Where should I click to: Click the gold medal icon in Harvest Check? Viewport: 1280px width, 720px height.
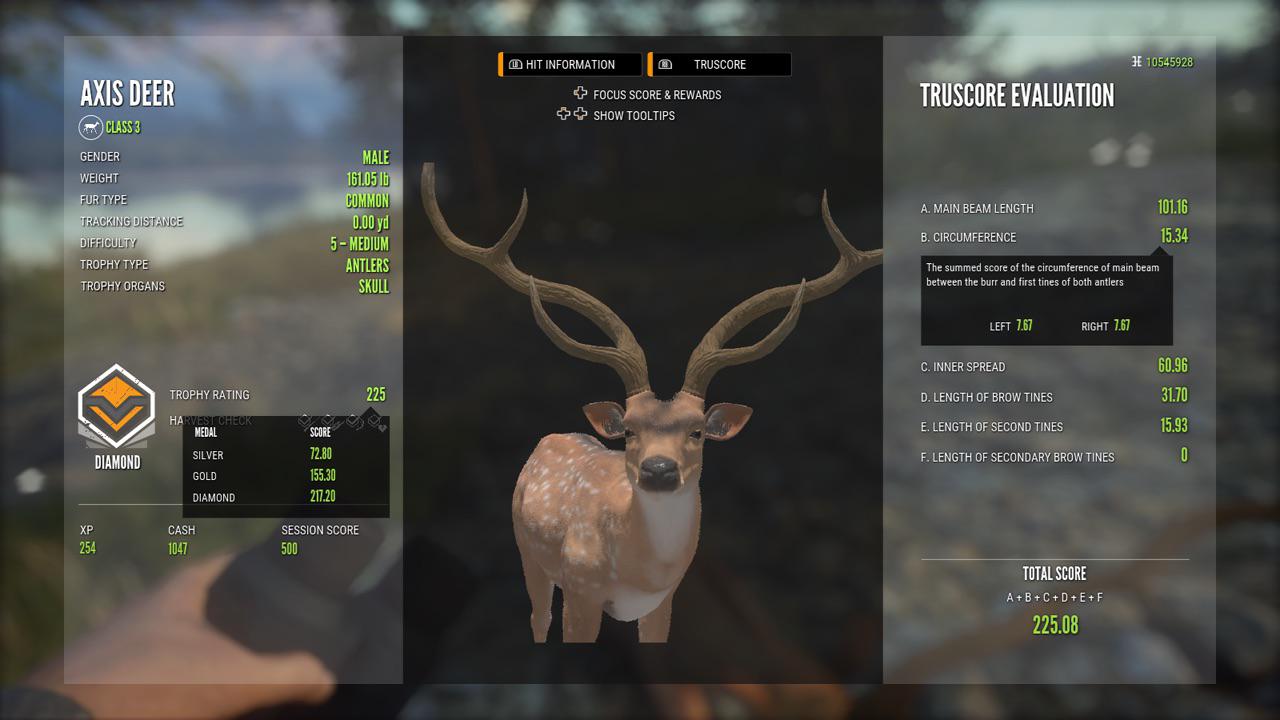pos(328,421)
